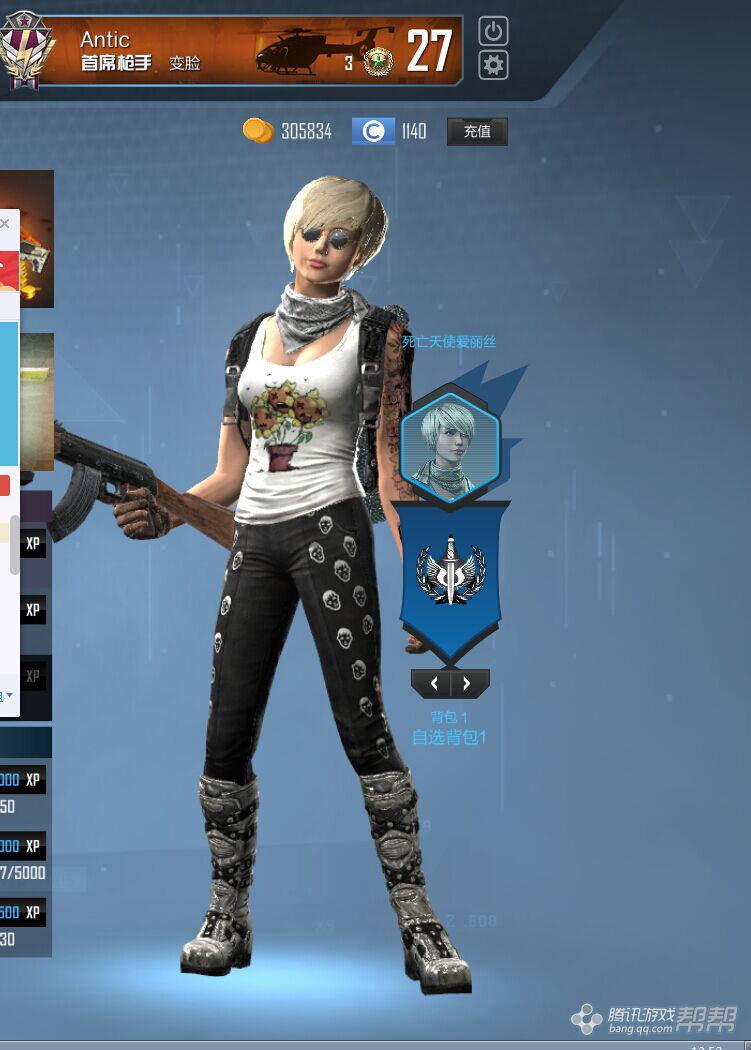
Task: Close the overlay popup with the X
Action: pyautogui.click(x=5, y=224)
